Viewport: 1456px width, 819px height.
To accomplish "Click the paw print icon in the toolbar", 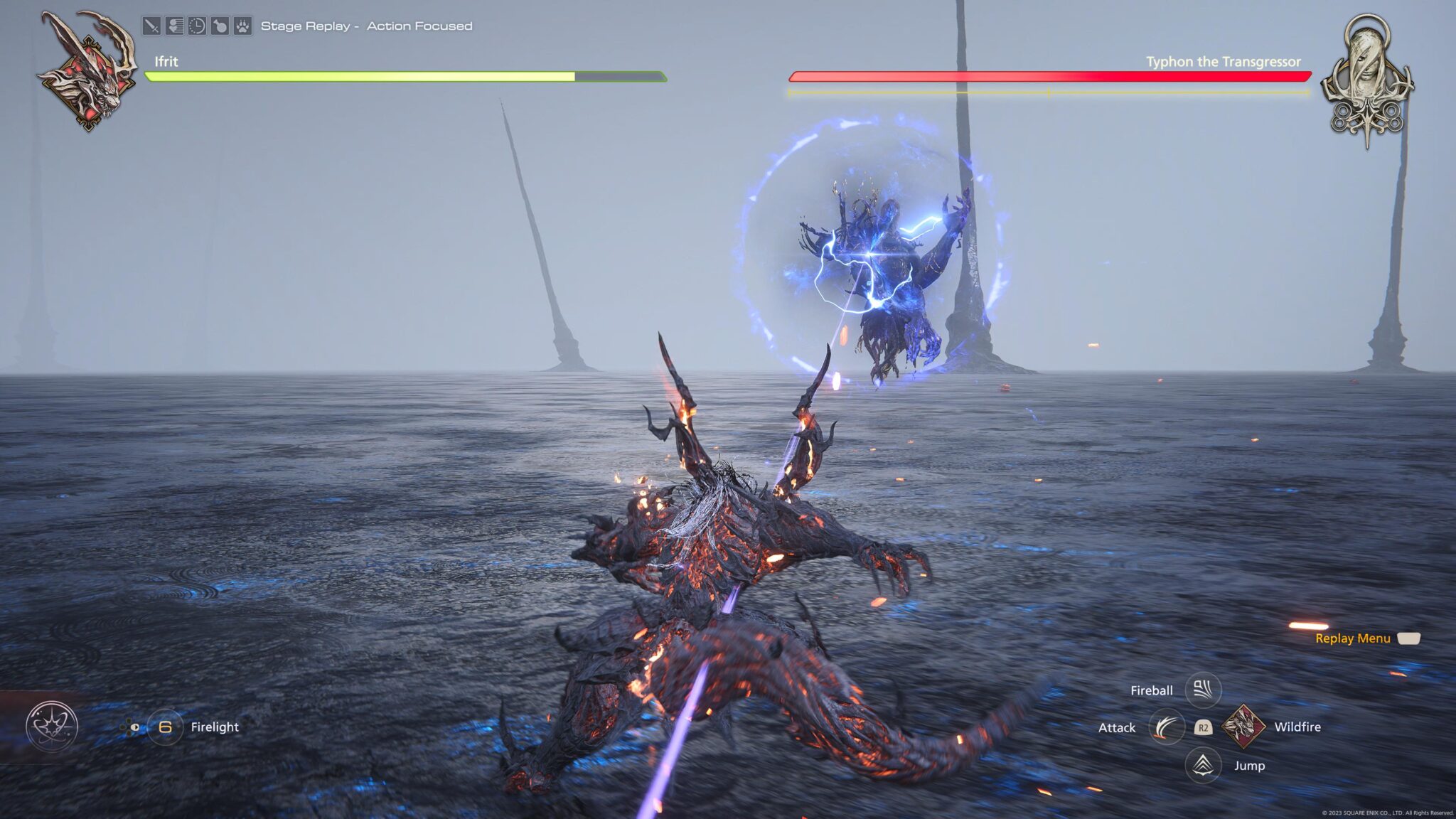I will coord(242,25).
